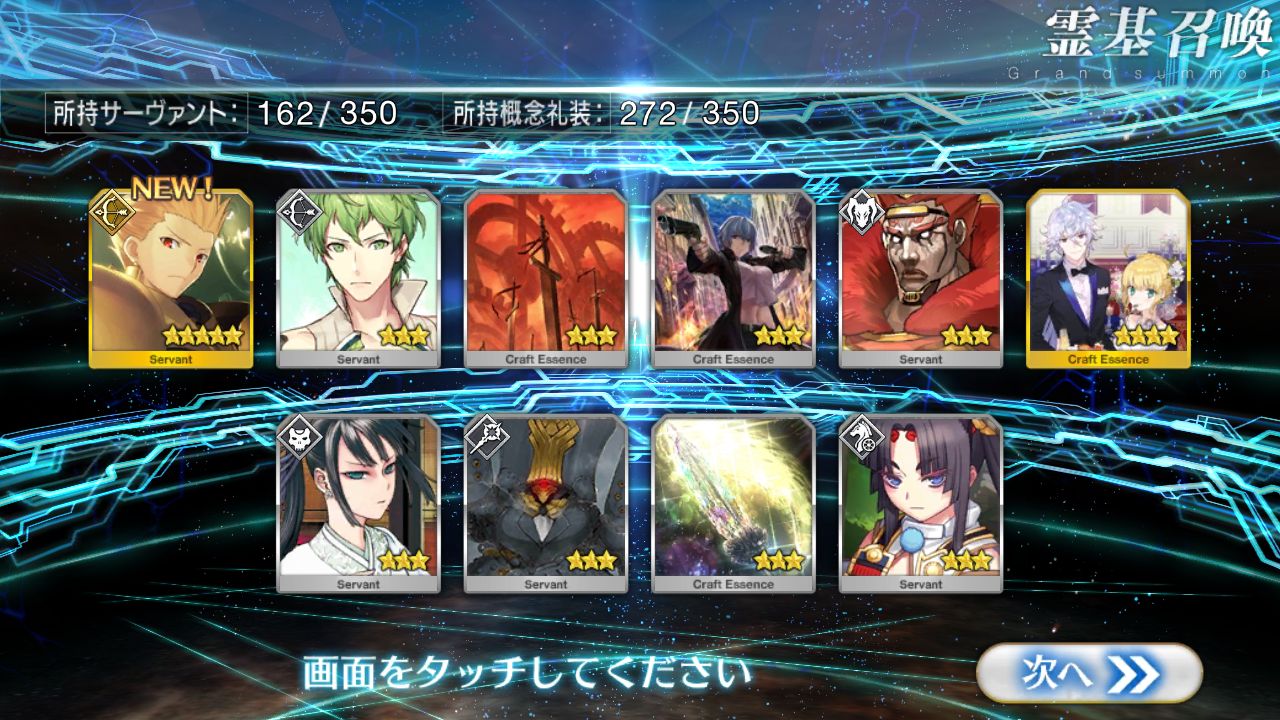Tap the 次へ next button
The height and width of the screenshot is (720, 1280).
click(1088, 672)
